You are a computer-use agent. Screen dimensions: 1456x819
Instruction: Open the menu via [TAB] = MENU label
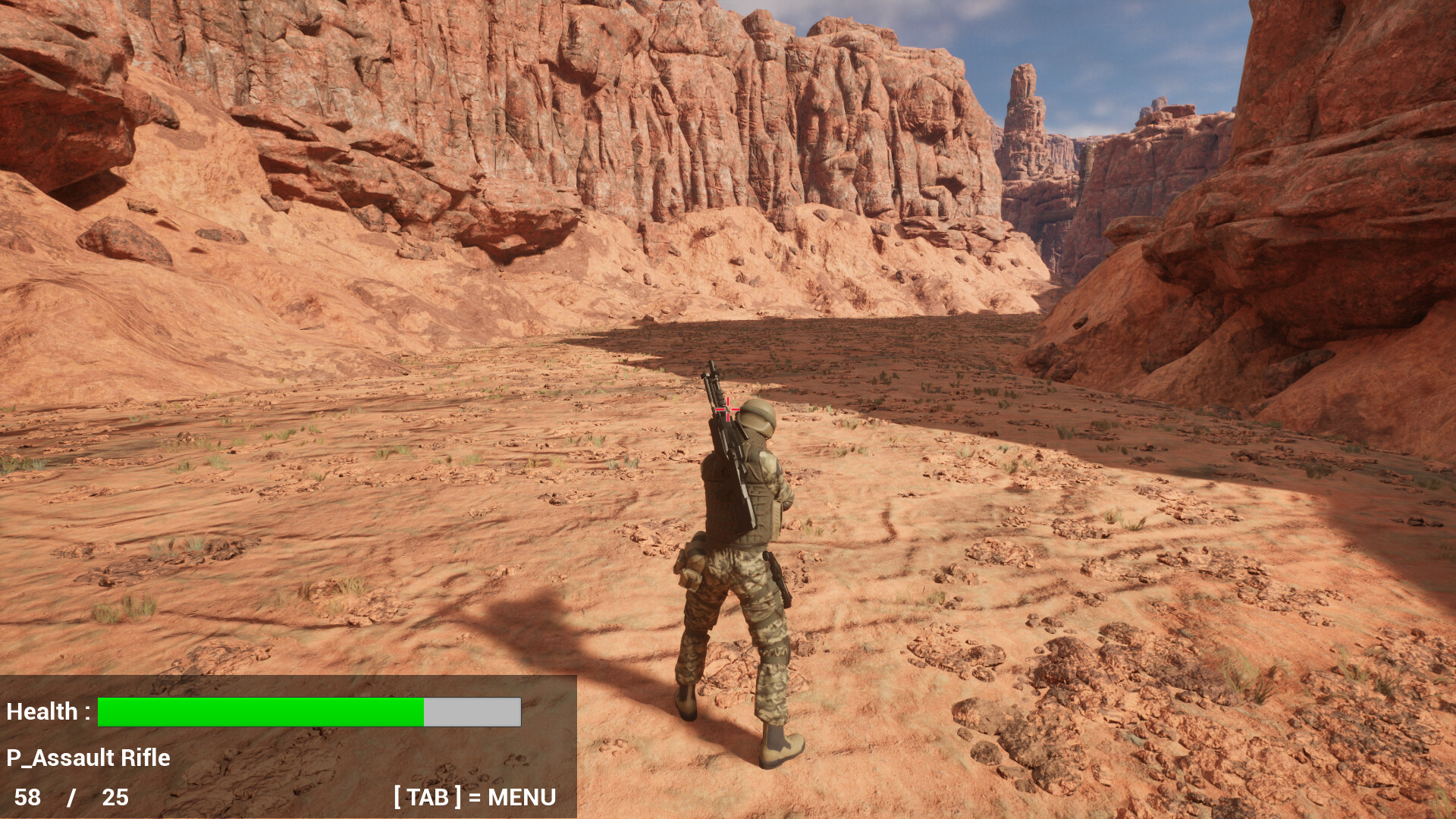point(472,798)
